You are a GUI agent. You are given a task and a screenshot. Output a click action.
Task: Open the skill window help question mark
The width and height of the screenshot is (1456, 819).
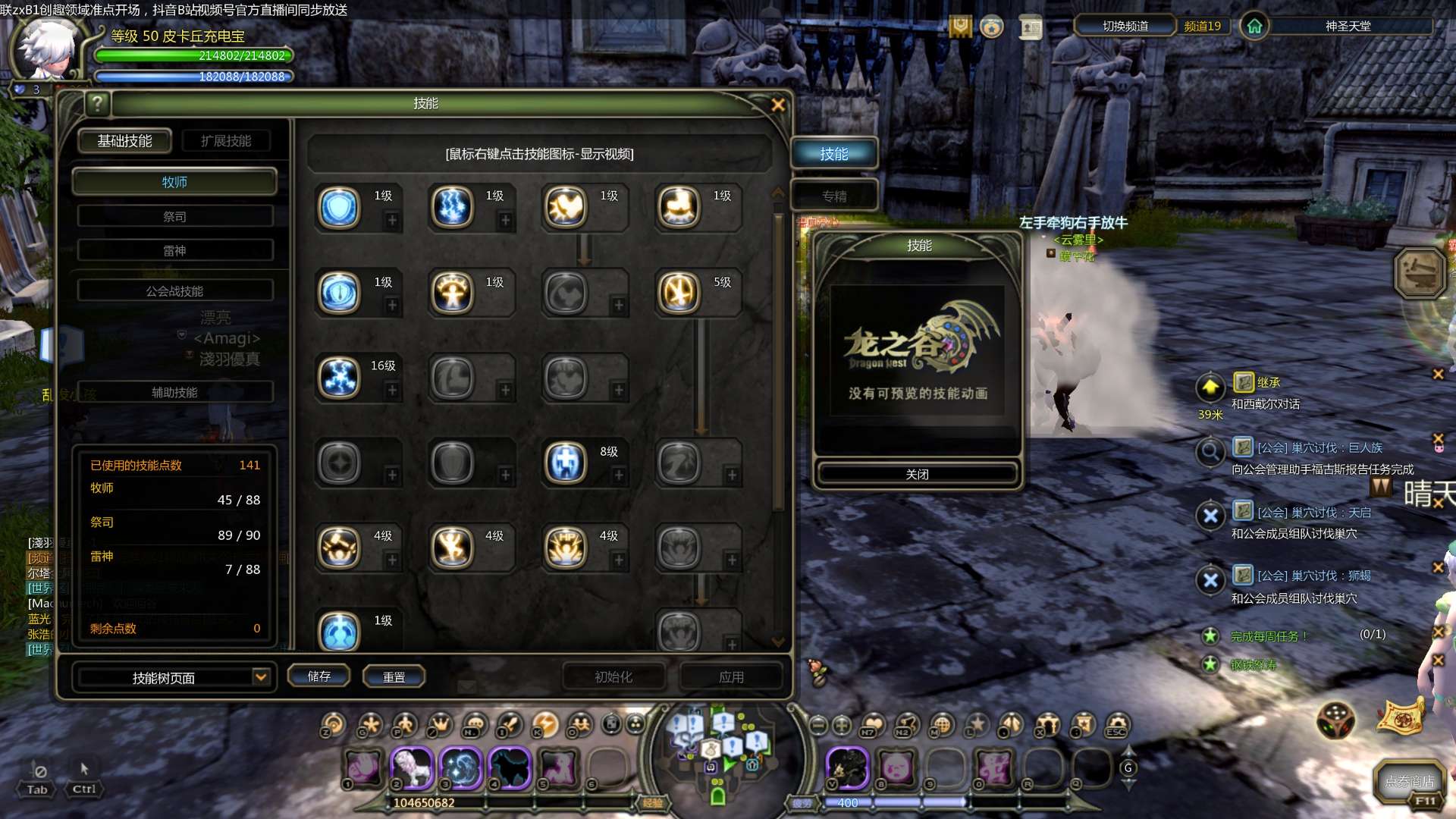(97, 104)
